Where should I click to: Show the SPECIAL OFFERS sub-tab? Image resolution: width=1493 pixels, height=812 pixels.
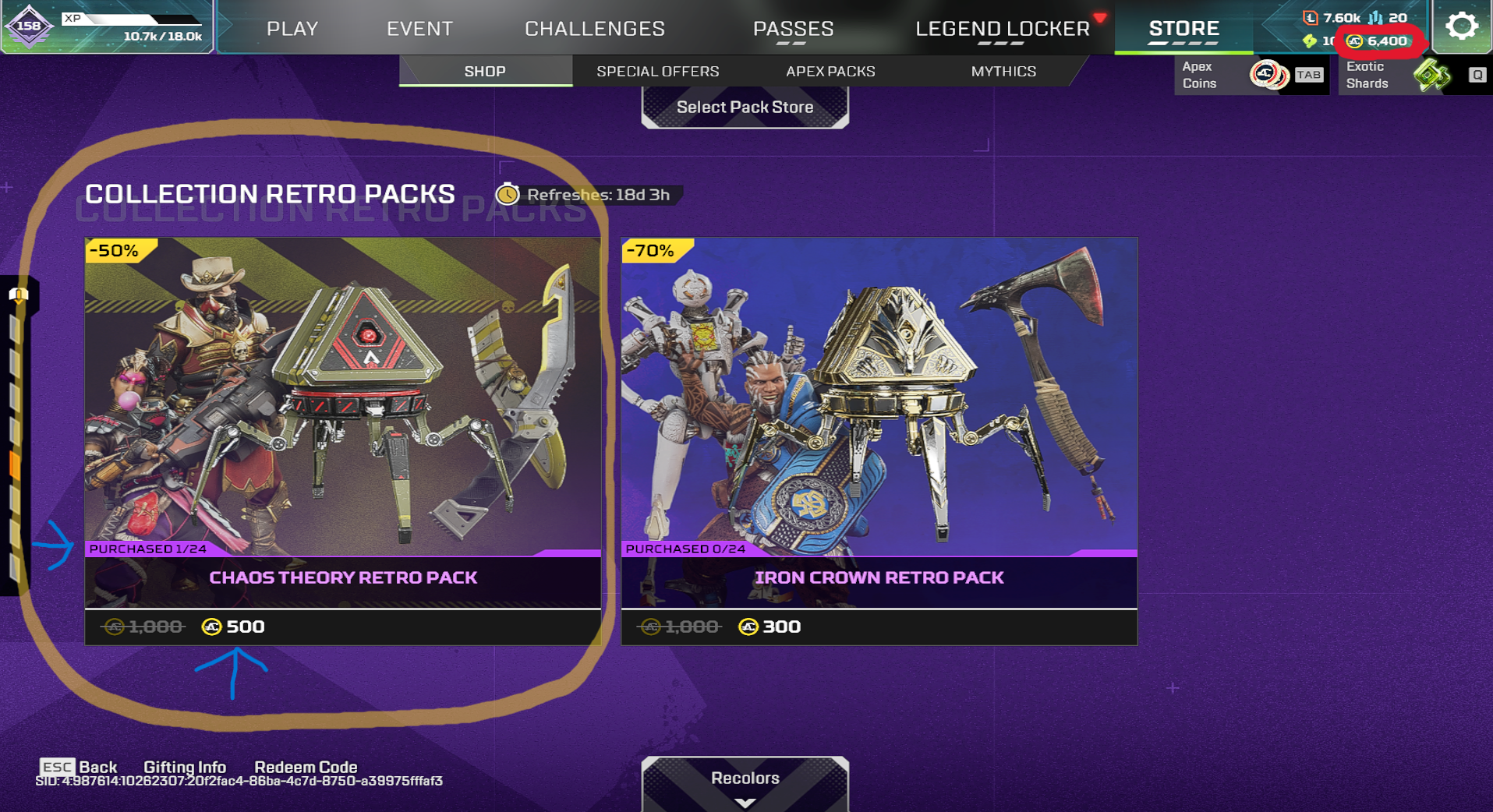[x=657, y=71]
